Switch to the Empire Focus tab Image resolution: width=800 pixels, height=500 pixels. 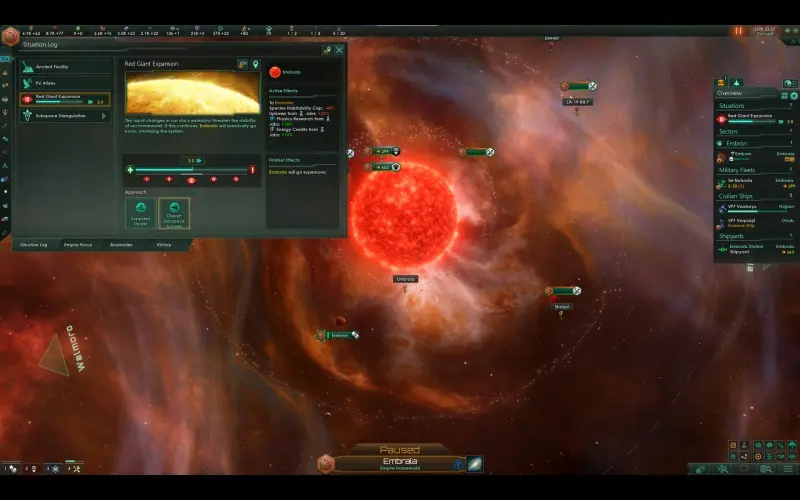pos(78,244)
